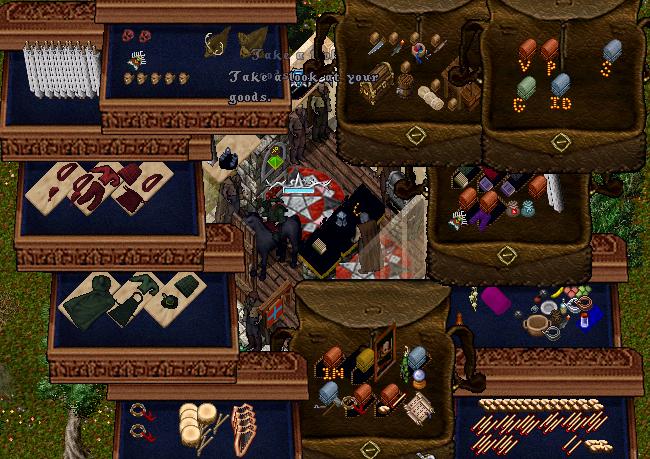Pick the wooden barrel in the backpack
Screen dimensions: 650x459
404,84
